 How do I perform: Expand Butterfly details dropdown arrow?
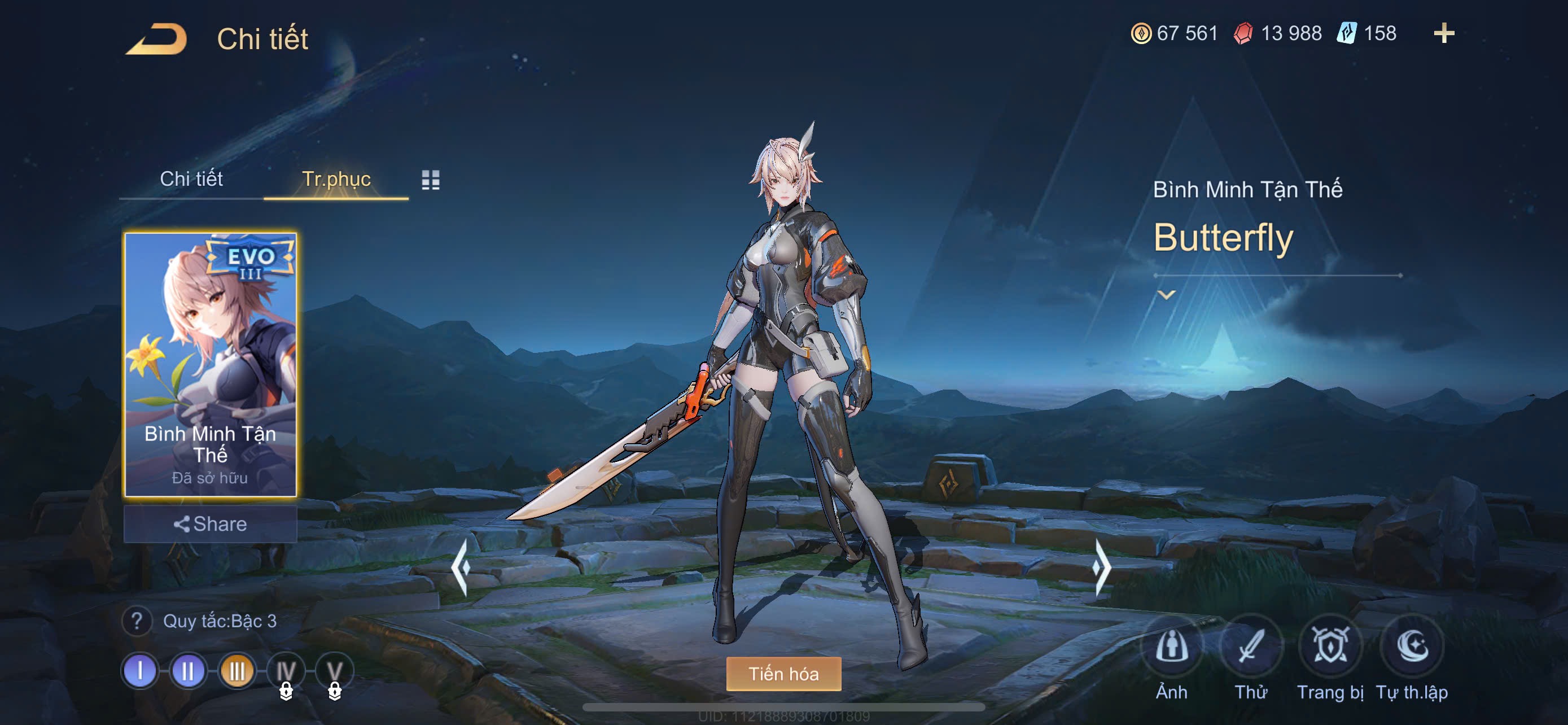pyautogui.click(x=1166, y=295)
